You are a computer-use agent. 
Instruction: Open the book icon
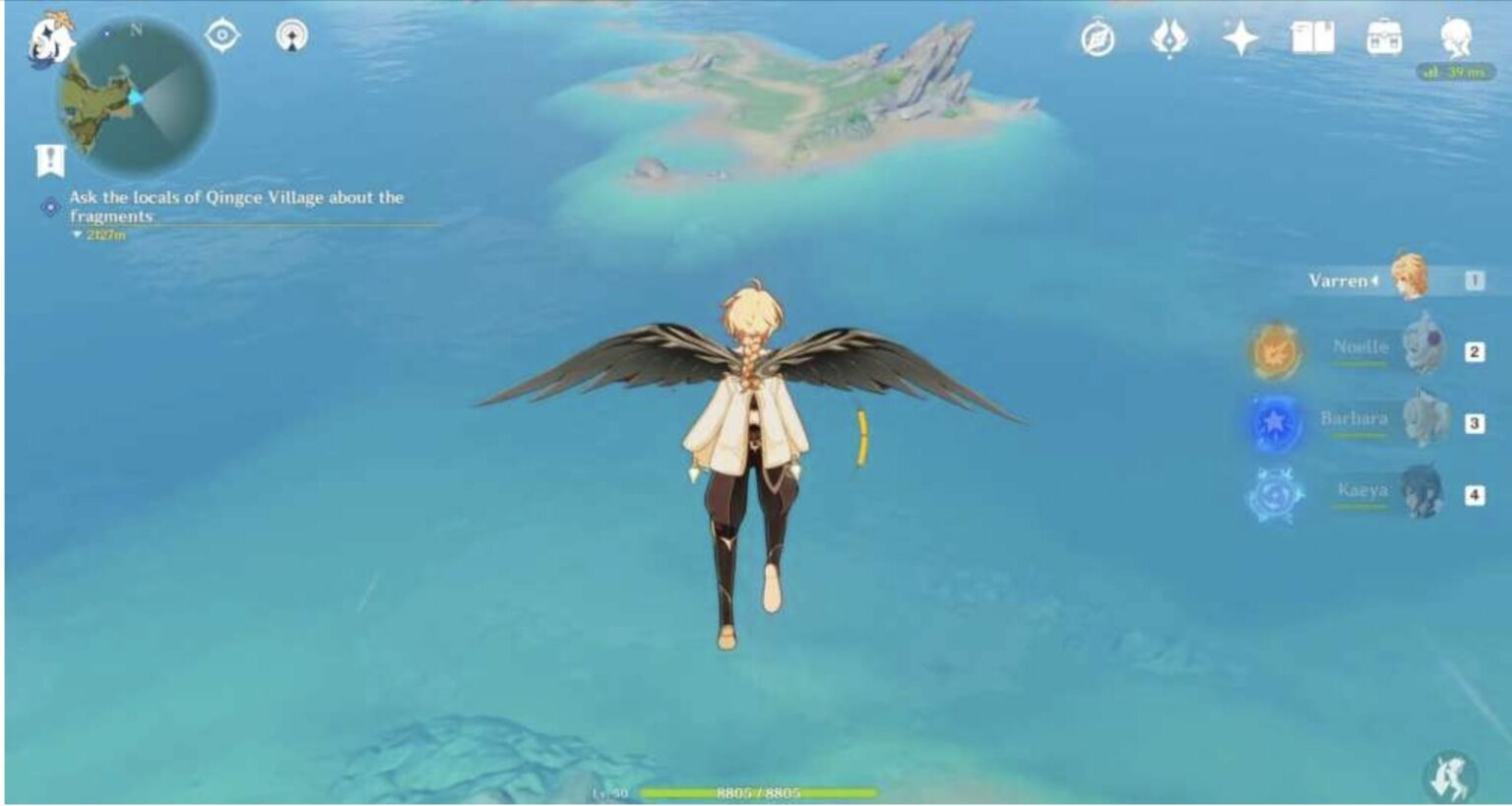coord(1312,39)
